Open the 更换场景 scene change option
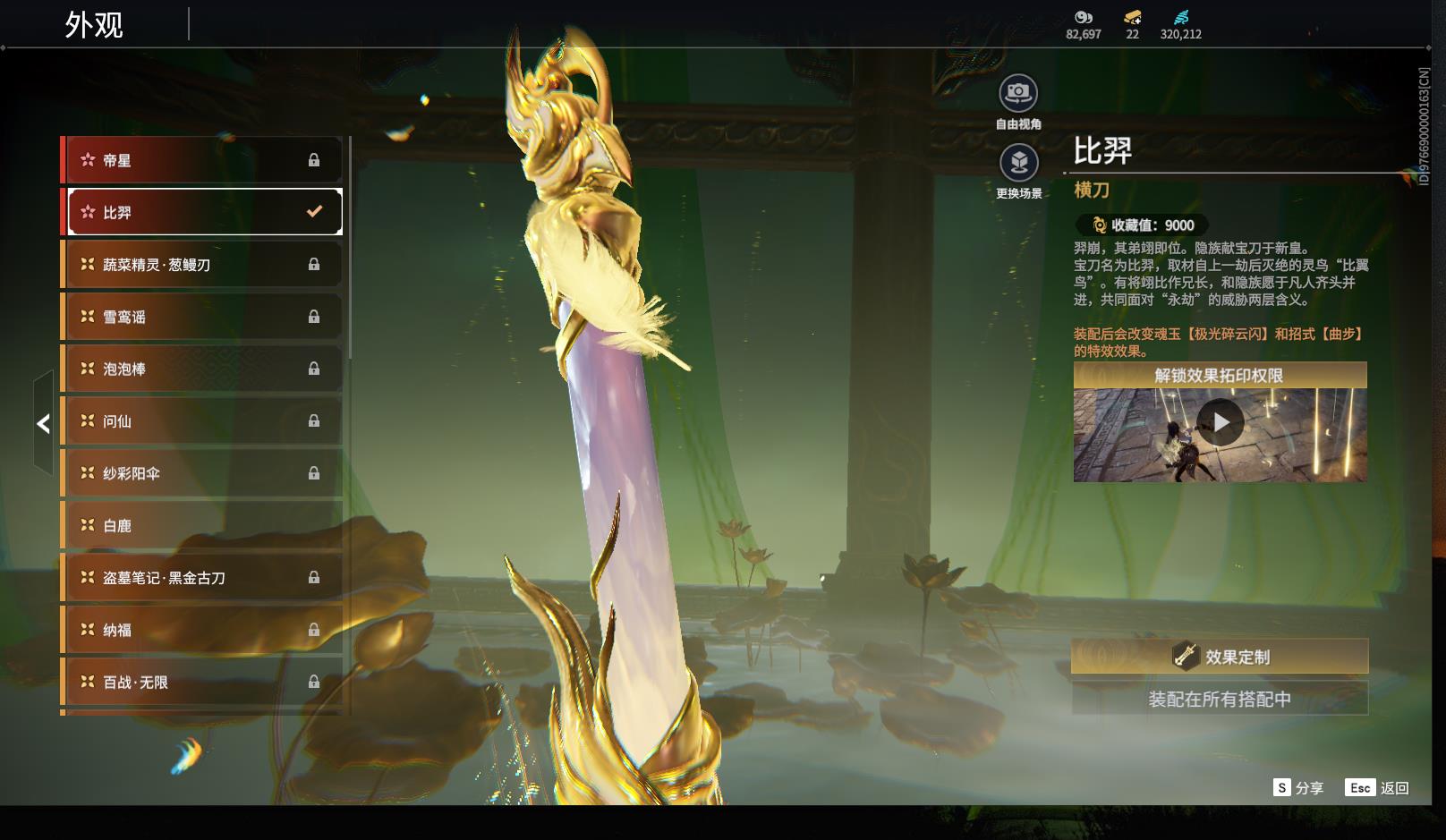 point(1018,164)
